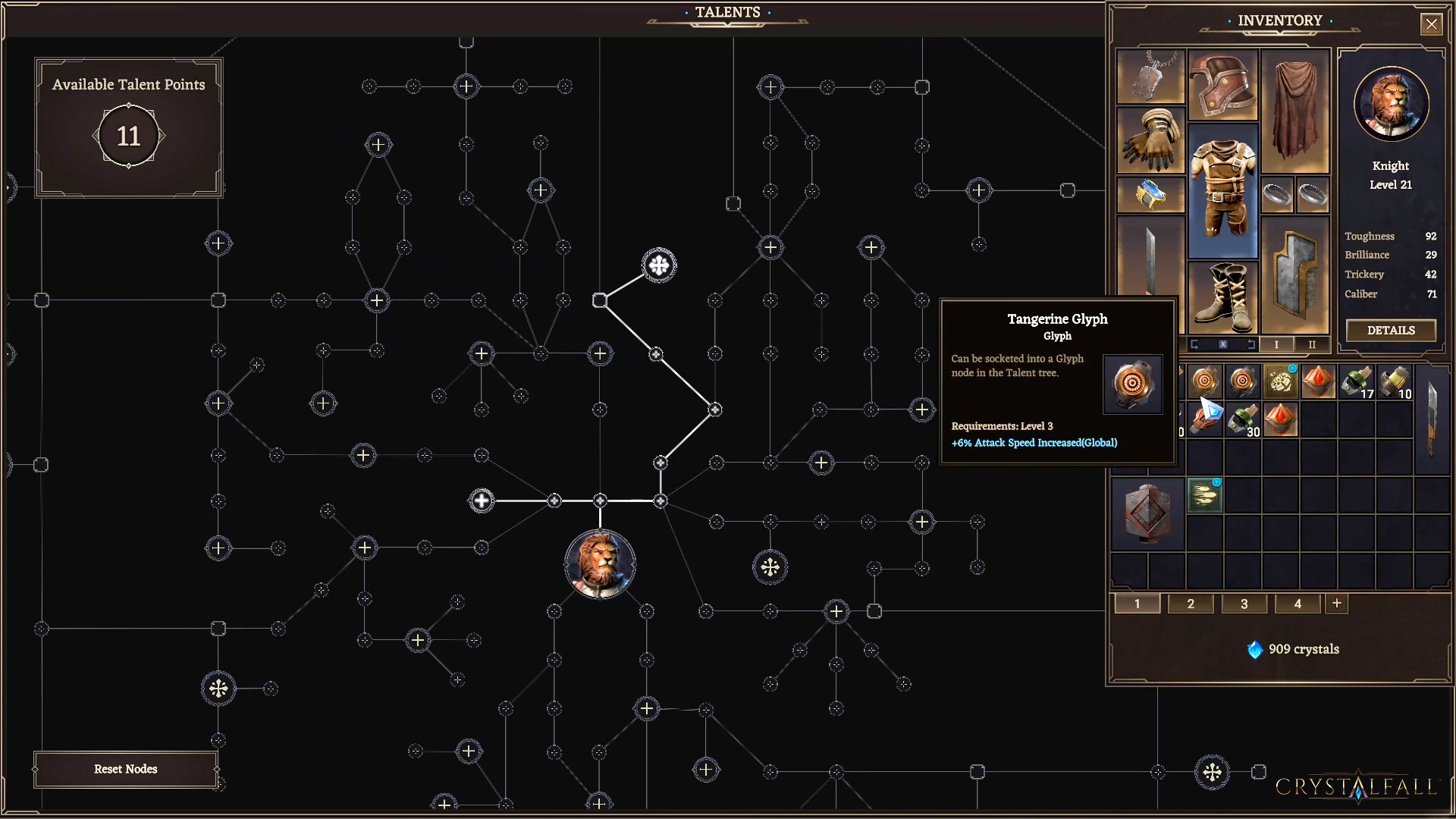This screenshot has width=1456, height=819.
Task: Select the Tangerine Glyph in inventory
Action: click(1206, 381)
